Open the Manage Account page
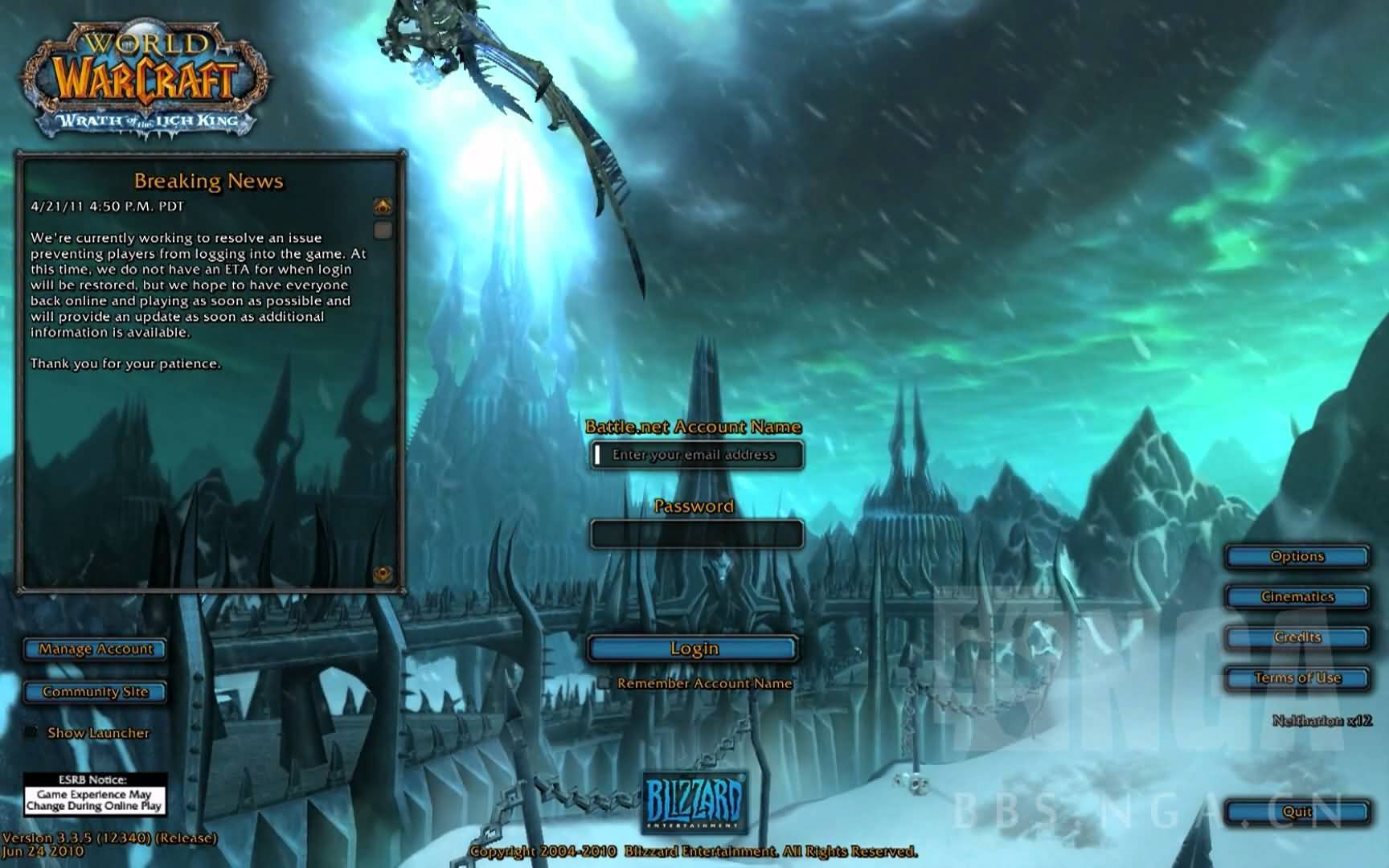The width and height of the screenshot is (1389, 868). point(95,649)
